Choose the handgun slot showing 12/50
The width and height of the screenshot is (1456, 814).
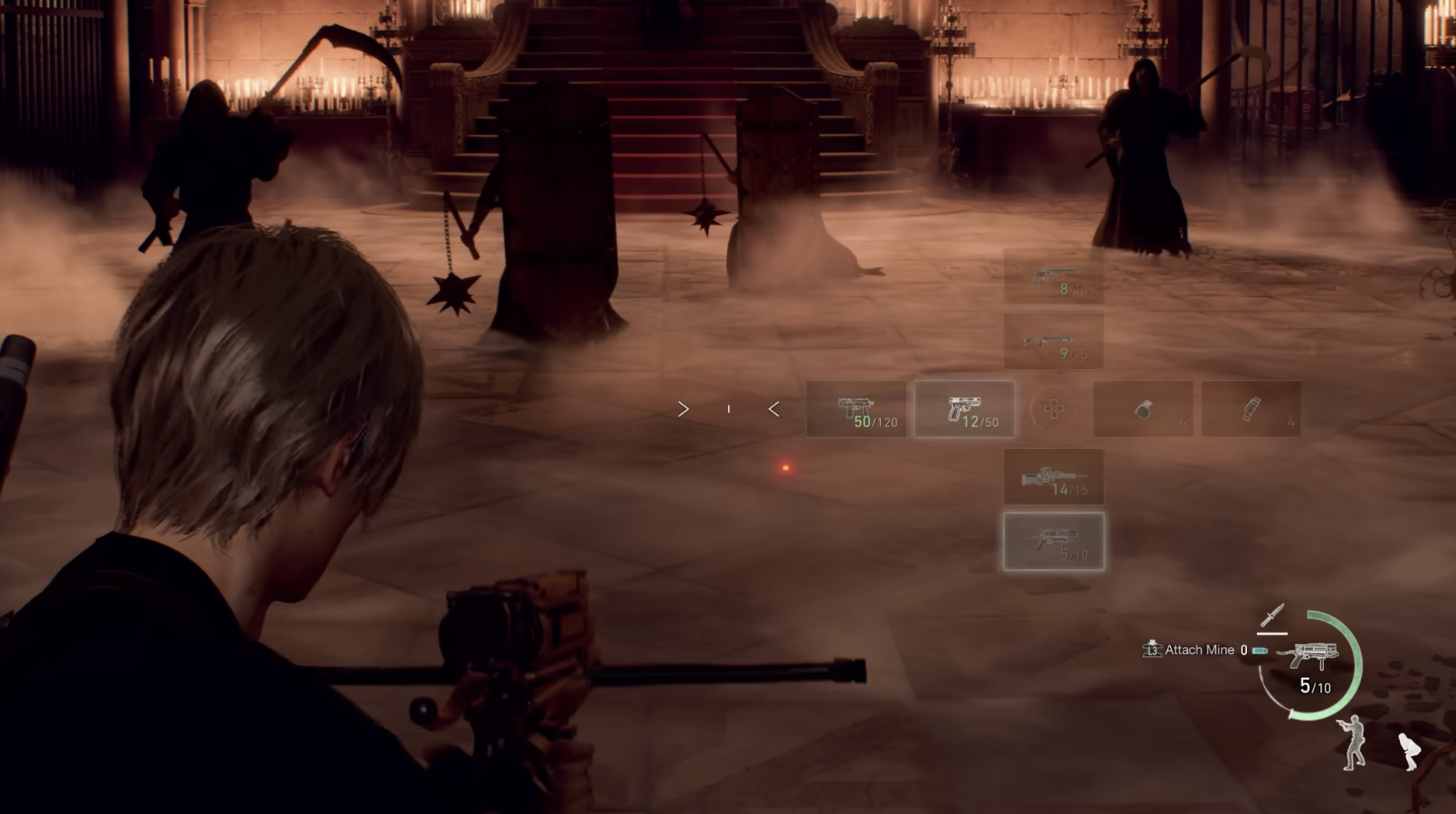point(964,409)
